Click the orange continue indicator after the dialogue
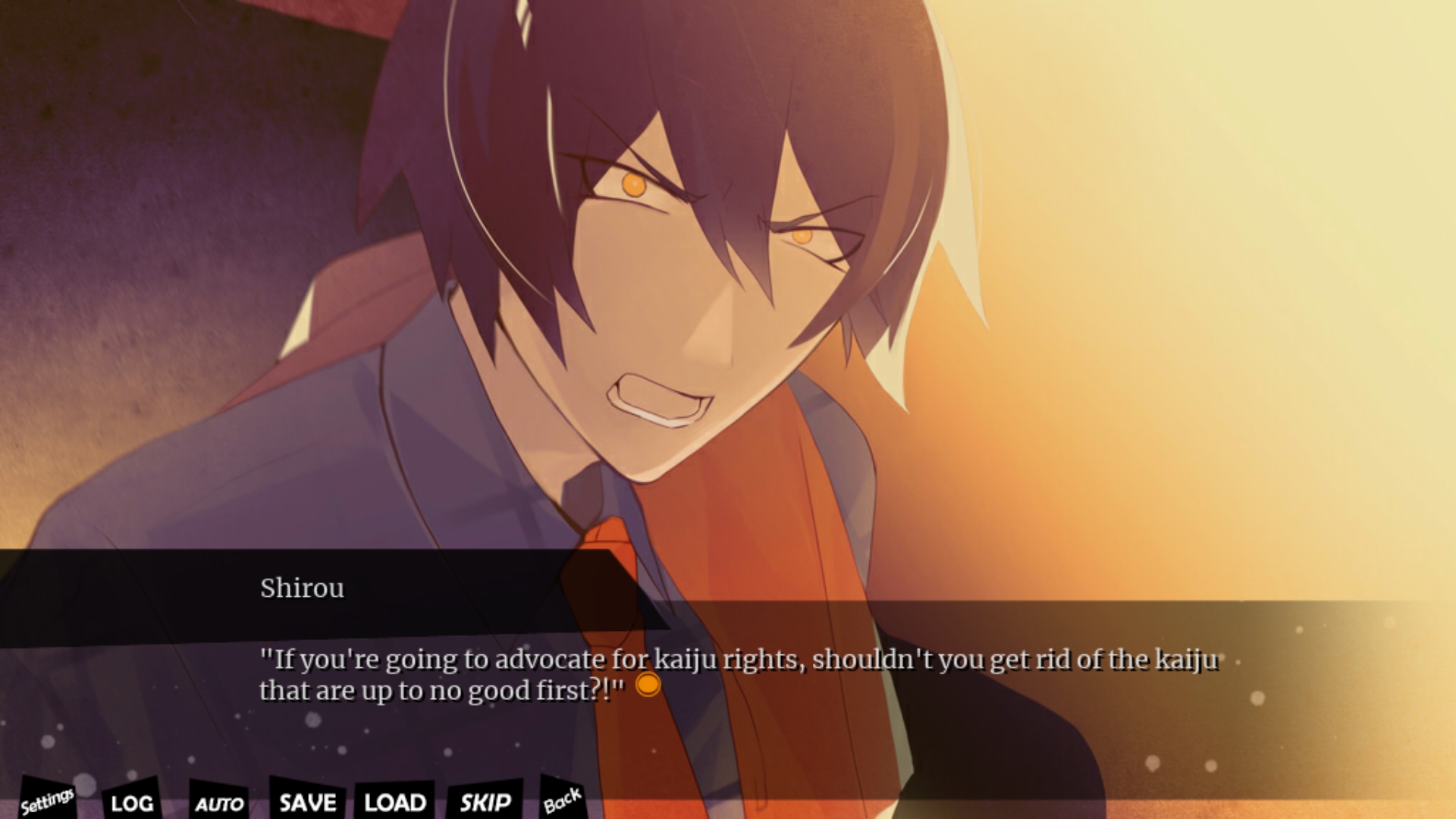This screenshot has height=819, width=1456. [x=648, y=686]
